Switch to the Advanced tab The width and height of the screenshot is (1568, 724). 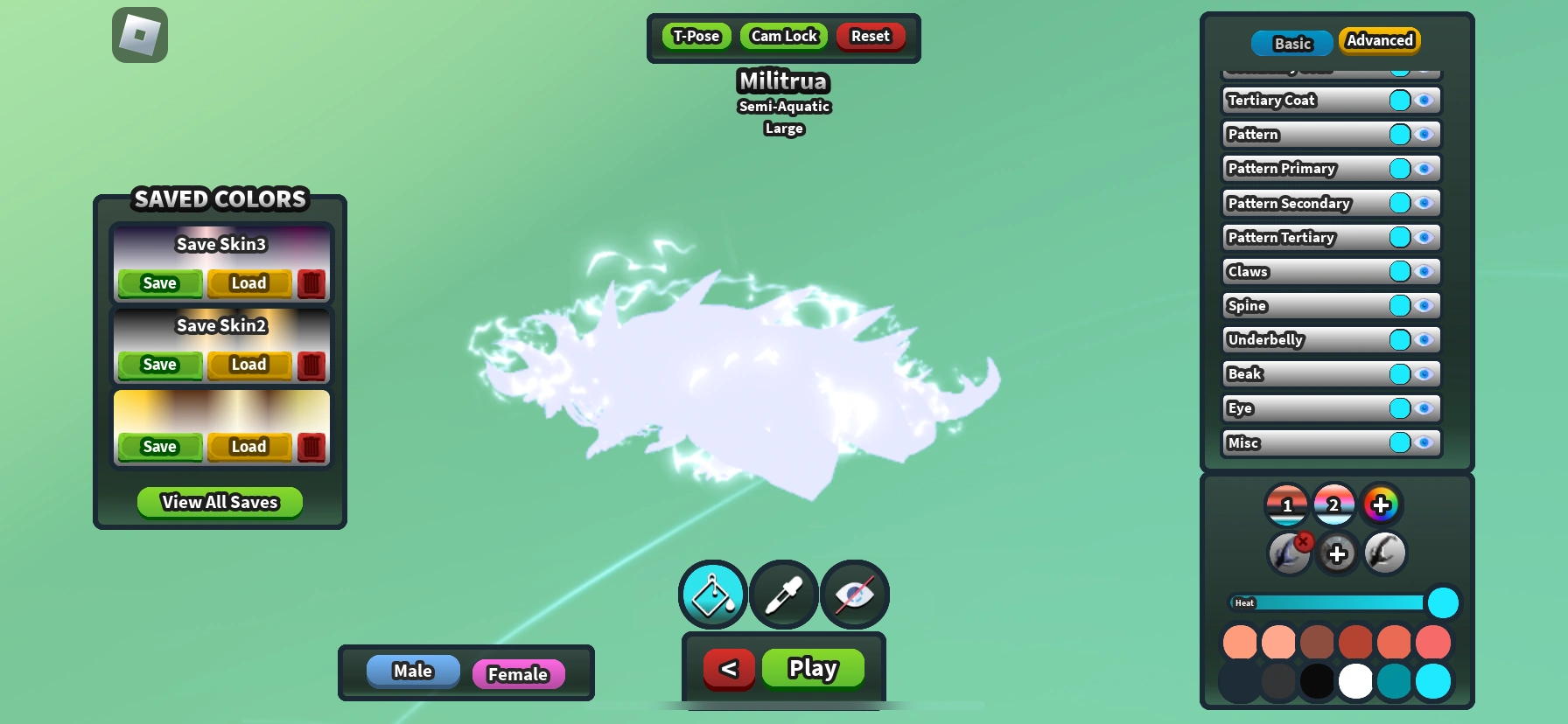tap(1379, 40)
